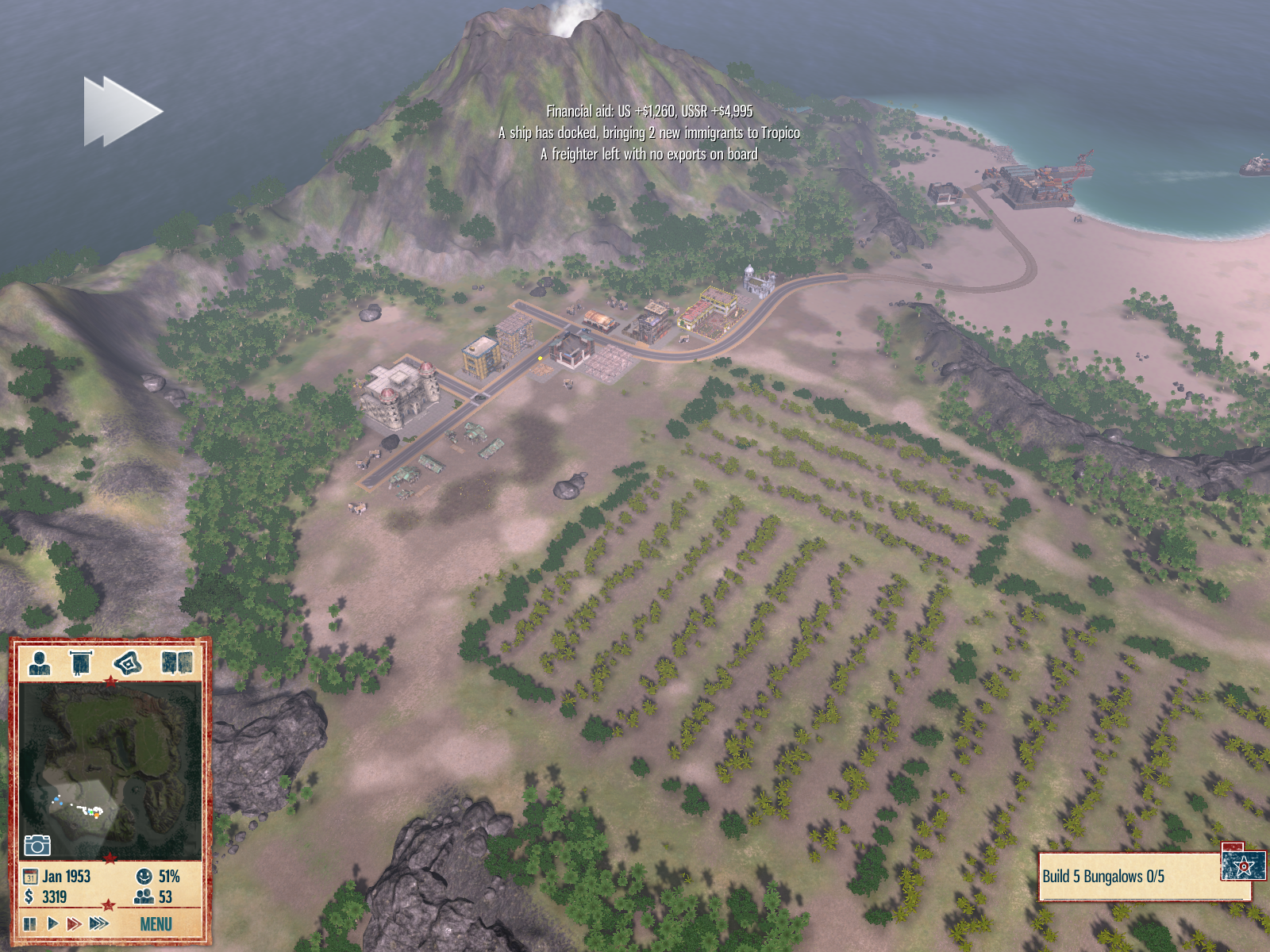This screenshot has width=1270, height=952.
Task: Pause the game speed
Action: 29,923
